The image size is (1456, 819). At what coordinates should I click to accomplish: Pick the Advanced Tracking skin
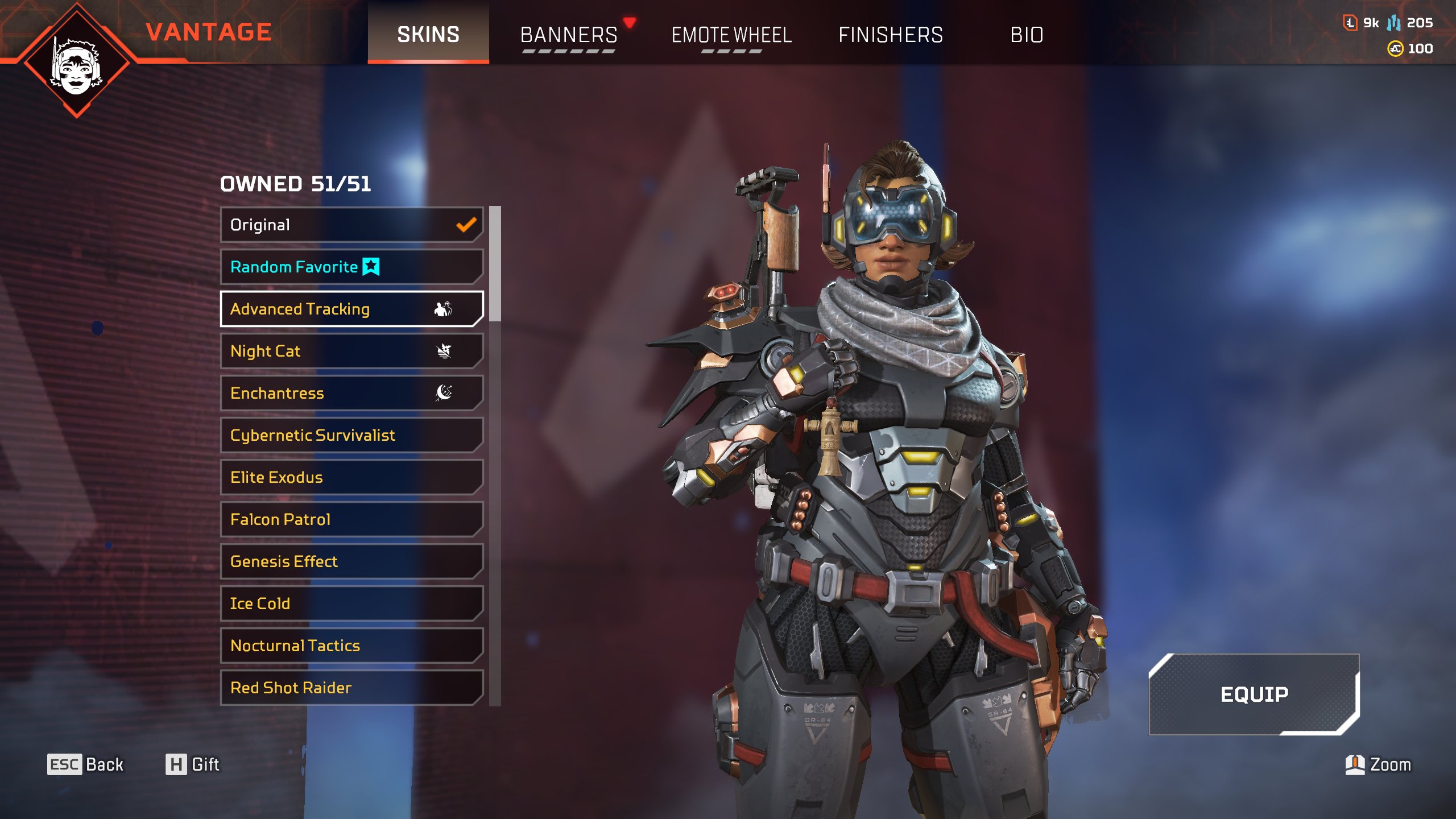pyautogui.click(x=351, y=309)
